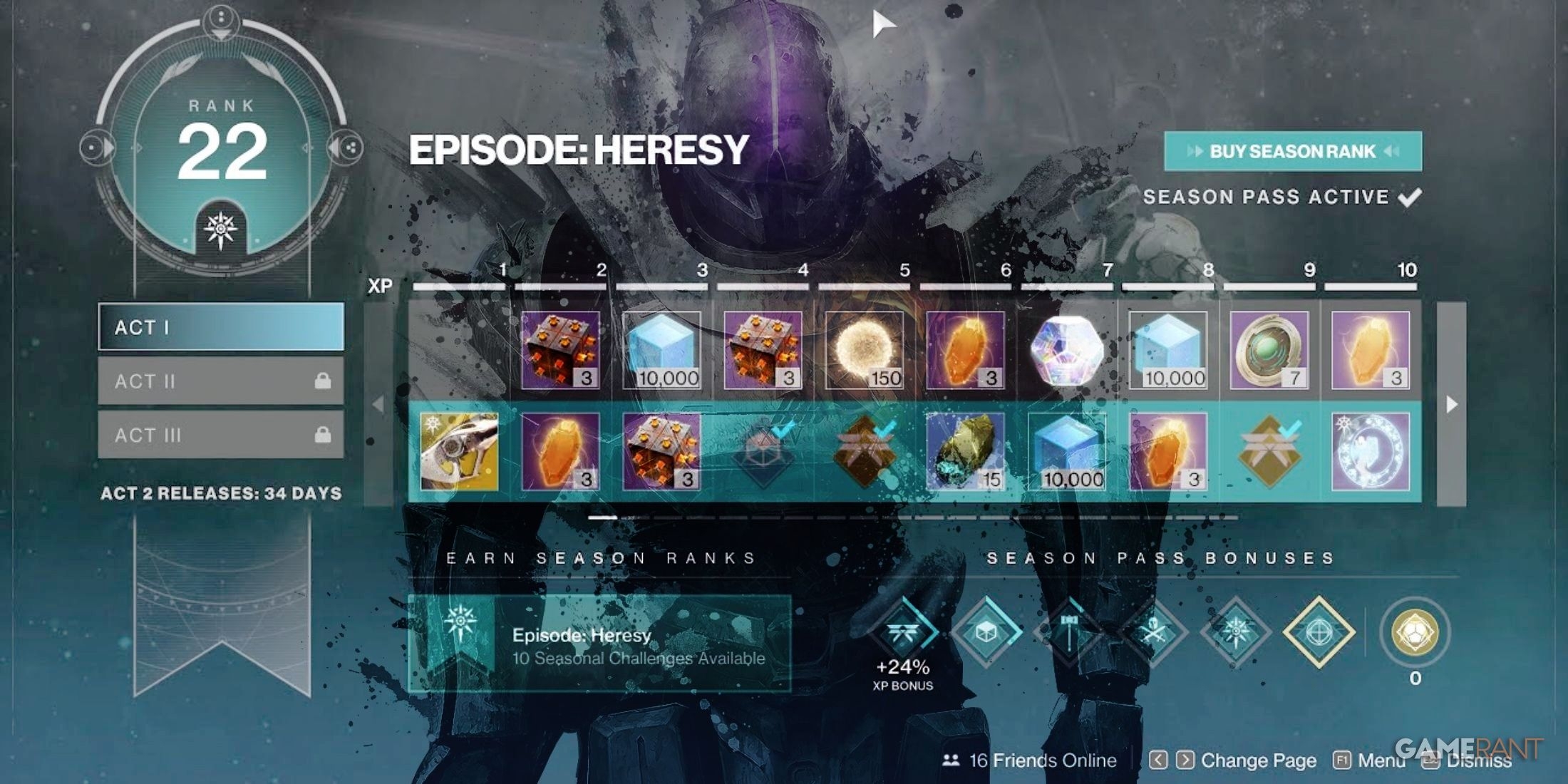Image resolution: width=1568 pixels, height=784 pixels.
Task: Select the gold-bordered crosshair bonus icon
Action: (1319, 632)
